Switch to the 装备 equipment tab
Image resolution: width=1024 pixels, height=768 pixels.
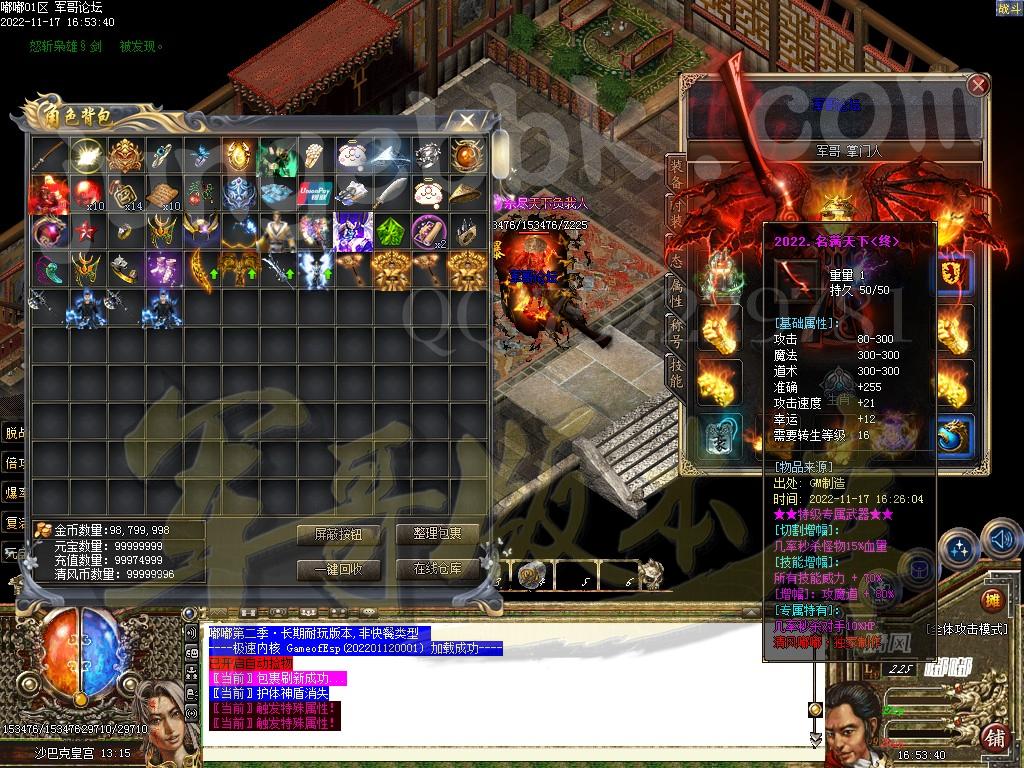(x=676, y=173)
